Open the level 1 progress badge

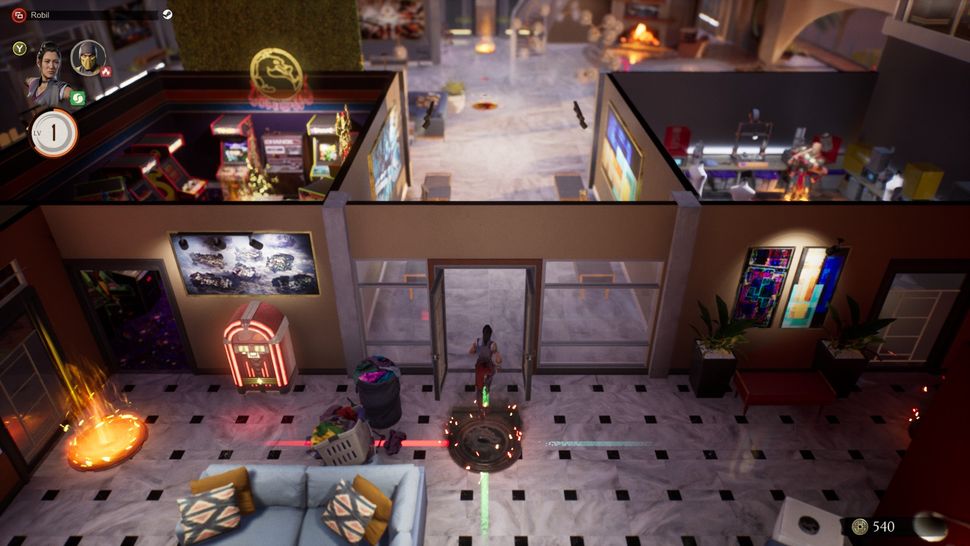[x=54, y=132]
